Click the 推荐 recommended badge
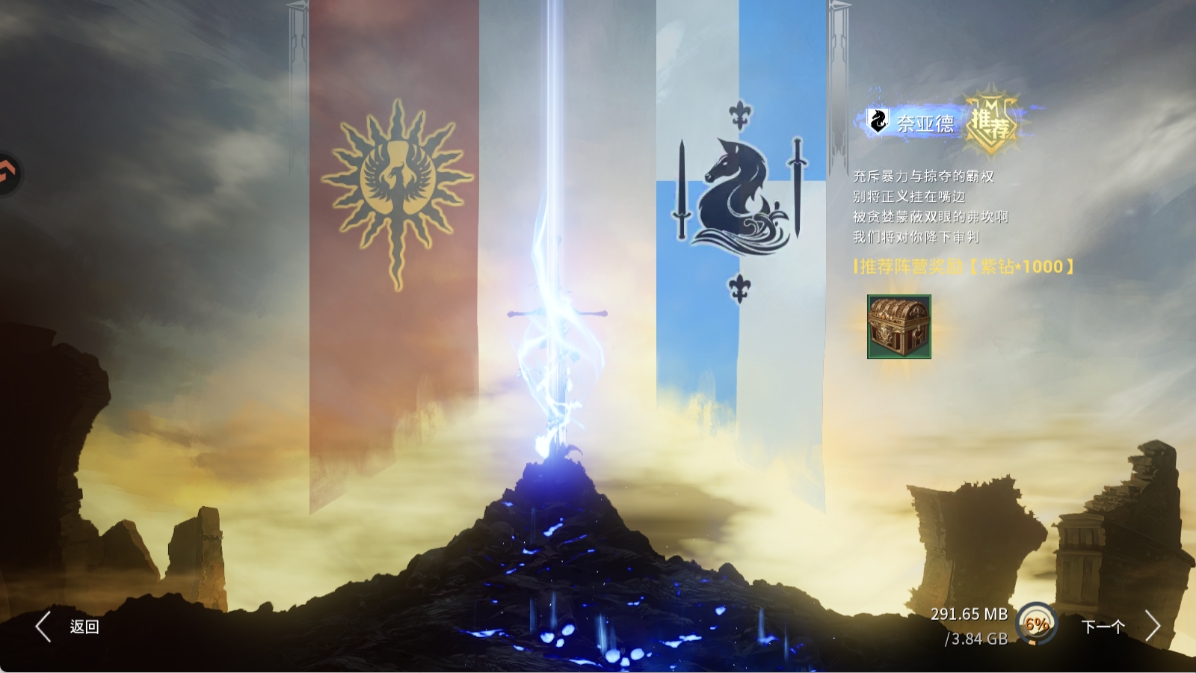This screenshot has height=673, width=1196. click(x=992, y=124)
